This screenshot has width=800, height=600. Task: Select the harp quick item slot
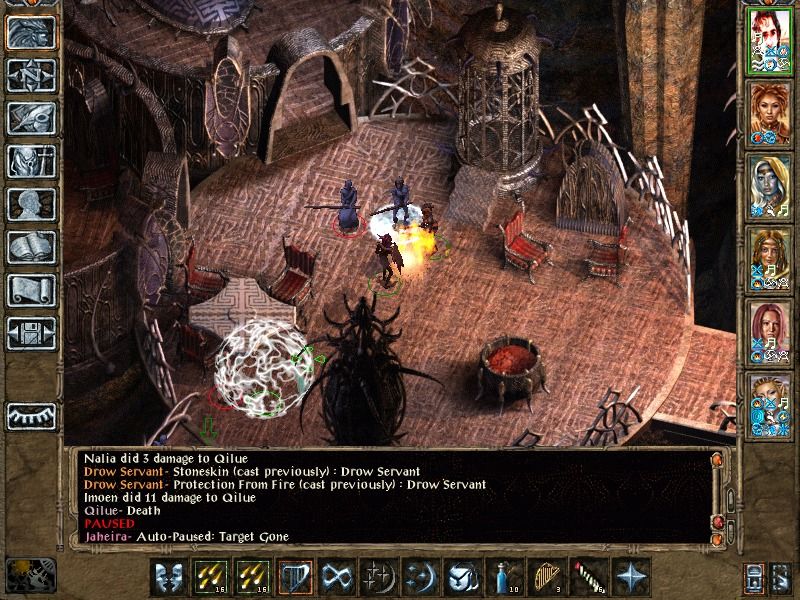[x=544, y=578]
